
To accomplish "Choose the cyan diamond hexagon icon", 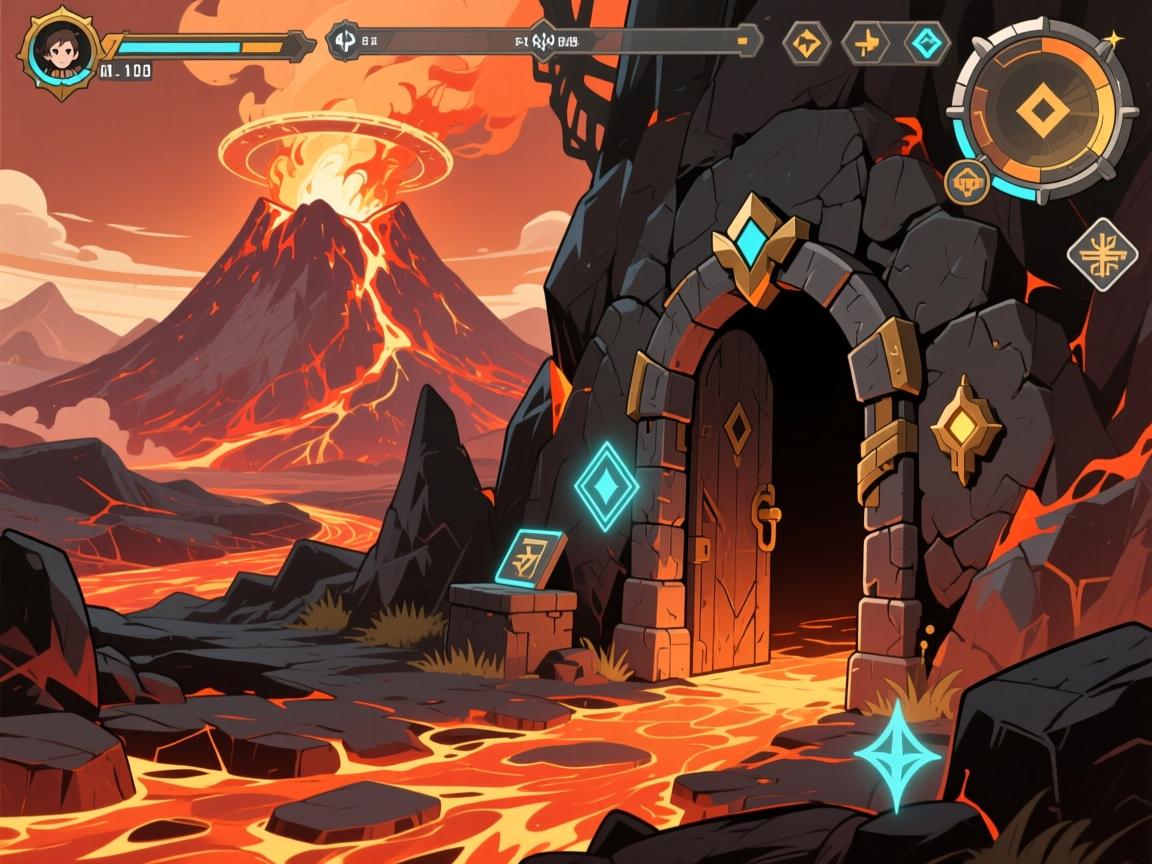I will (926, 42).
